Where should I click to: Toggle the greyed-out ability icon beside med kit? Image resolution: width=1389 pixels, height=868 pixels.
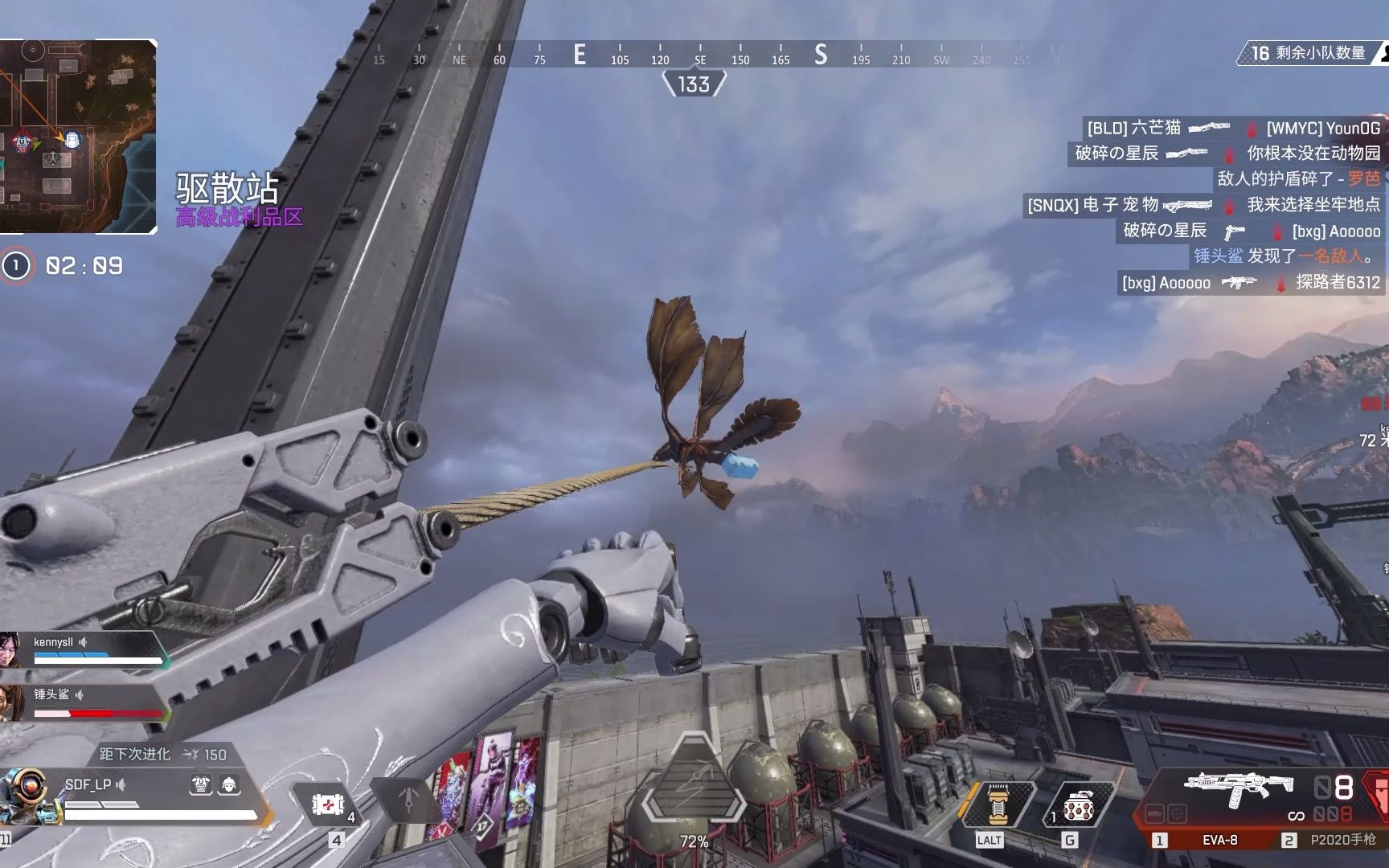click(x=408, y=799)
